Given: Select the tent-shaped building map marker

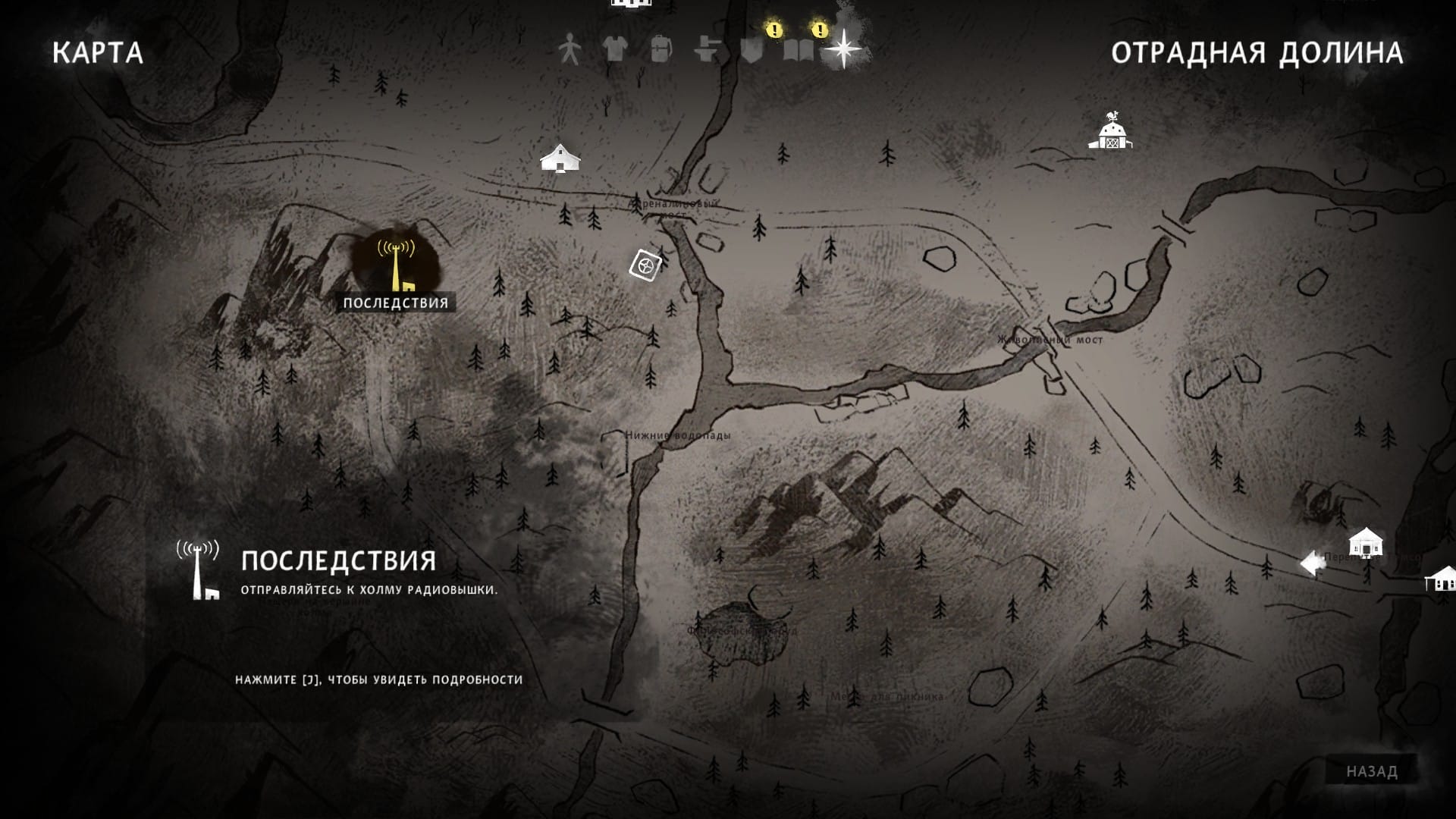Looking at the screenshot, I should 560,158.
